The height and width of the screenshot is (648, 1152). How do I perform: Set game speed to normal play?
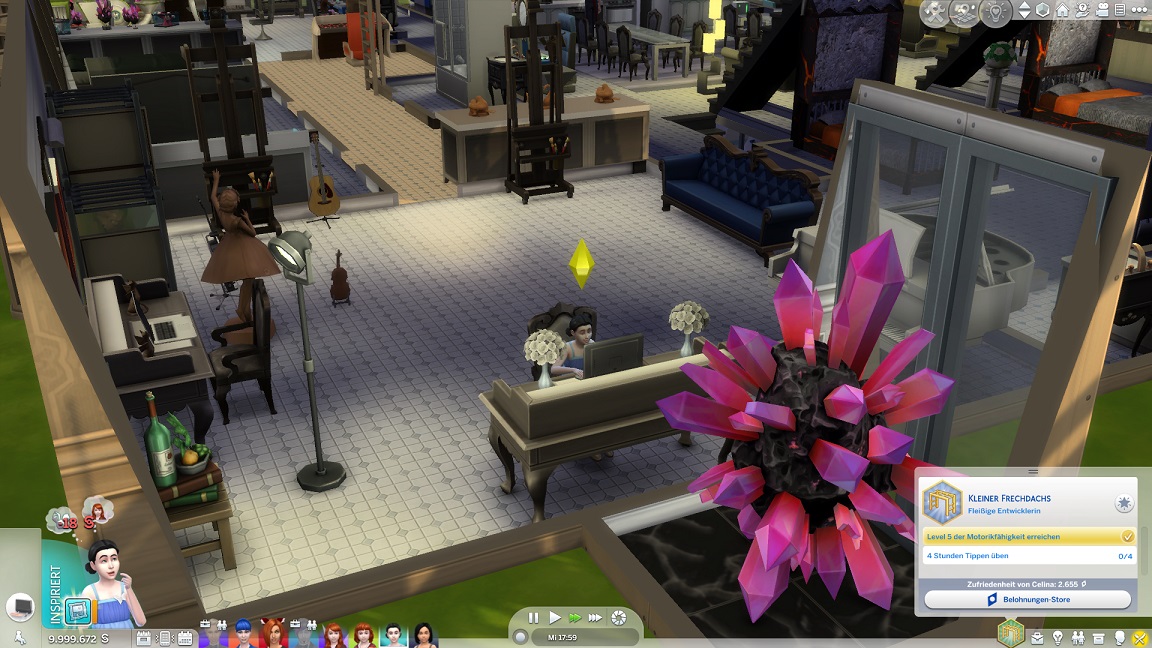point(554,618)
